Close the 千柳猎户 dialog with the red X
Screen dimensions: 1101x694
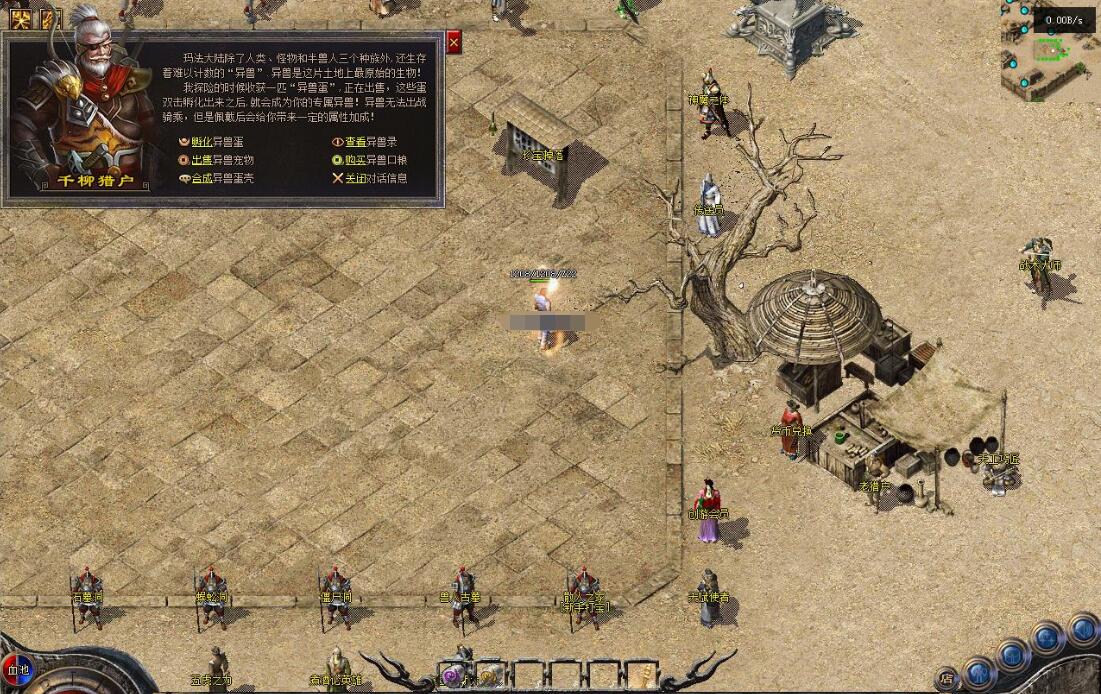click(x=453, y=42)
